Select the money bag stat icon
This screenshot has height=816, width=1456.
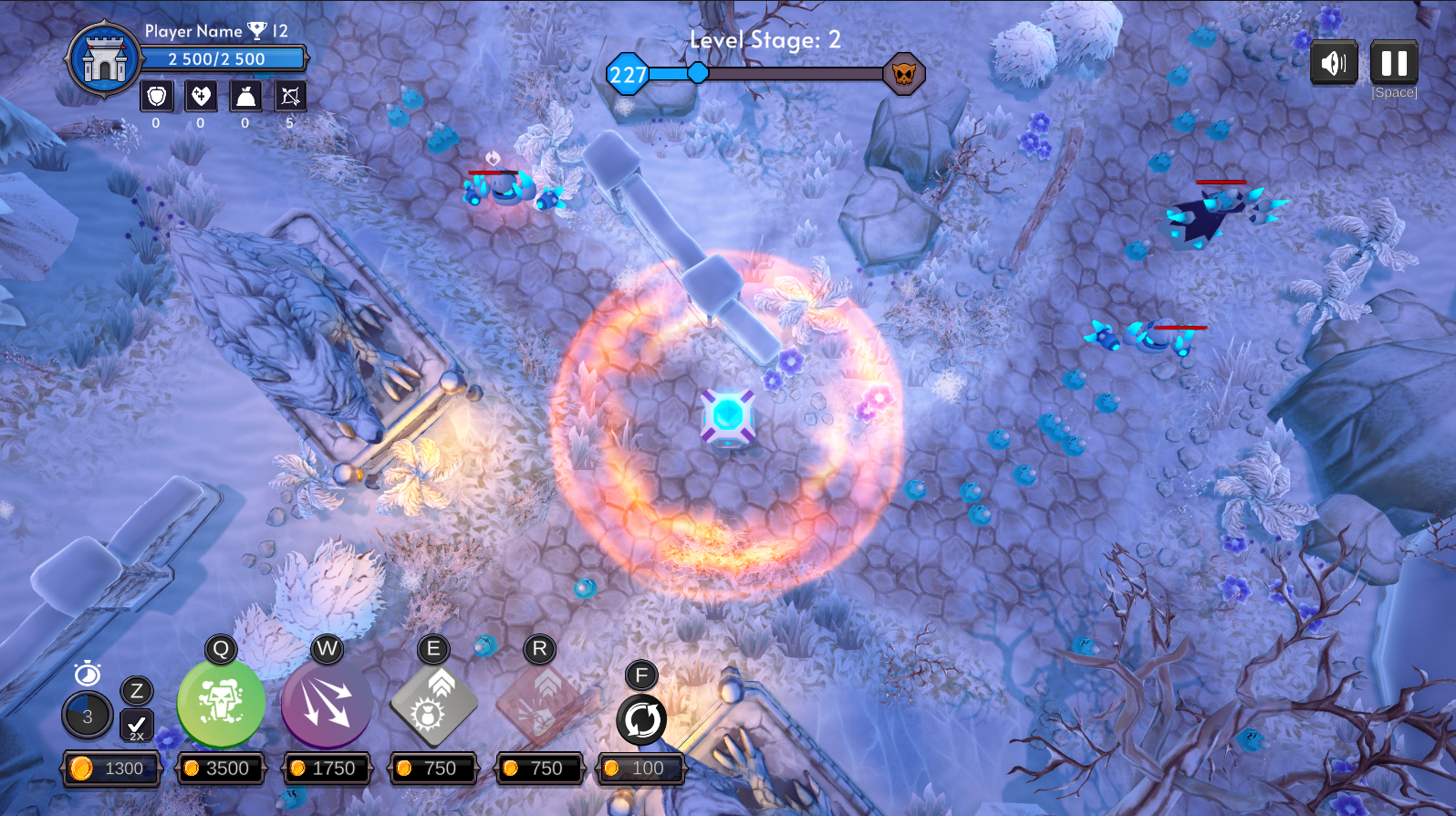click(245, 96)
